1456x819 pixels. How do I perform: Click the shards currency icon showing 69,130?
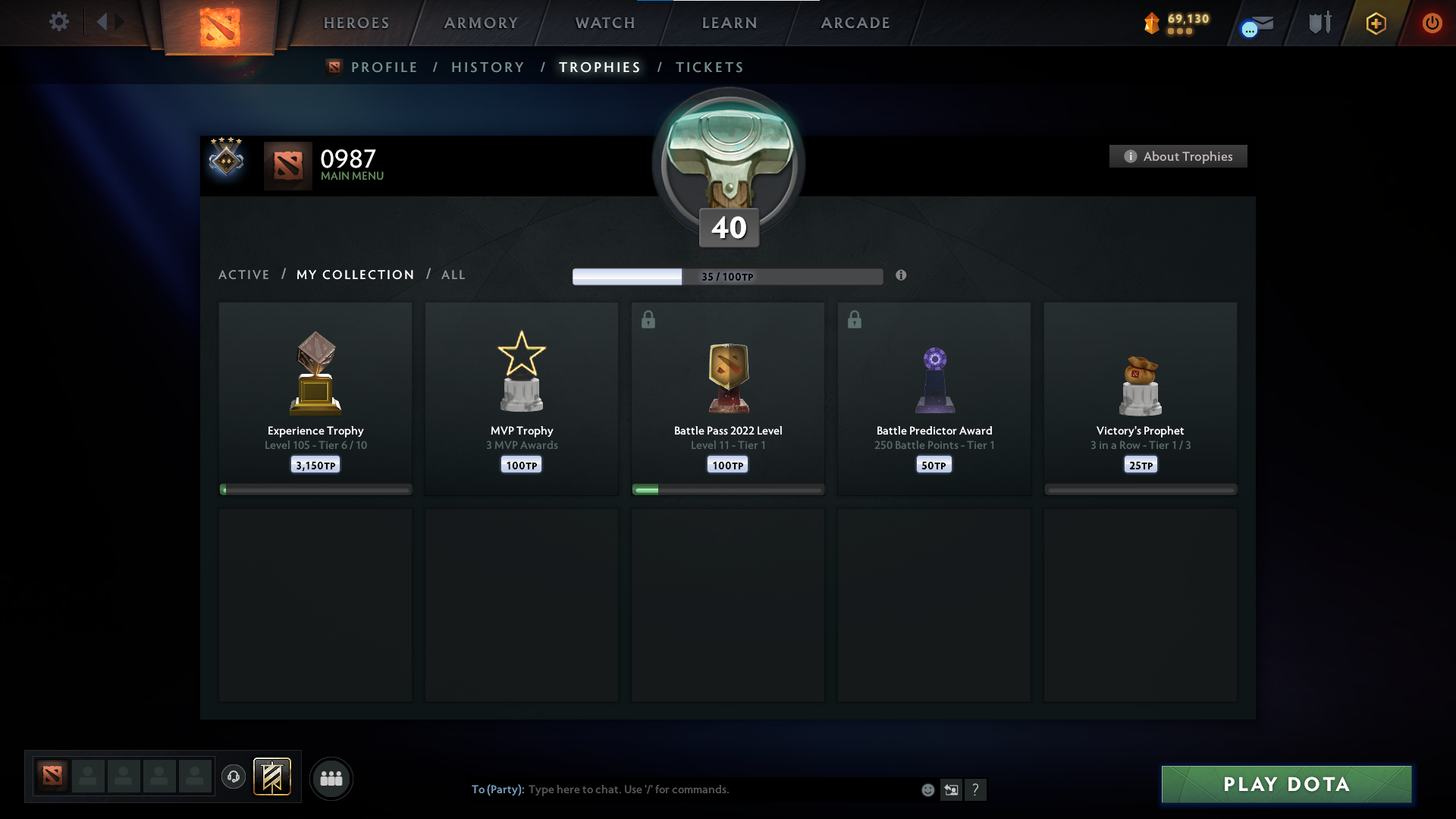point(1153,24)
